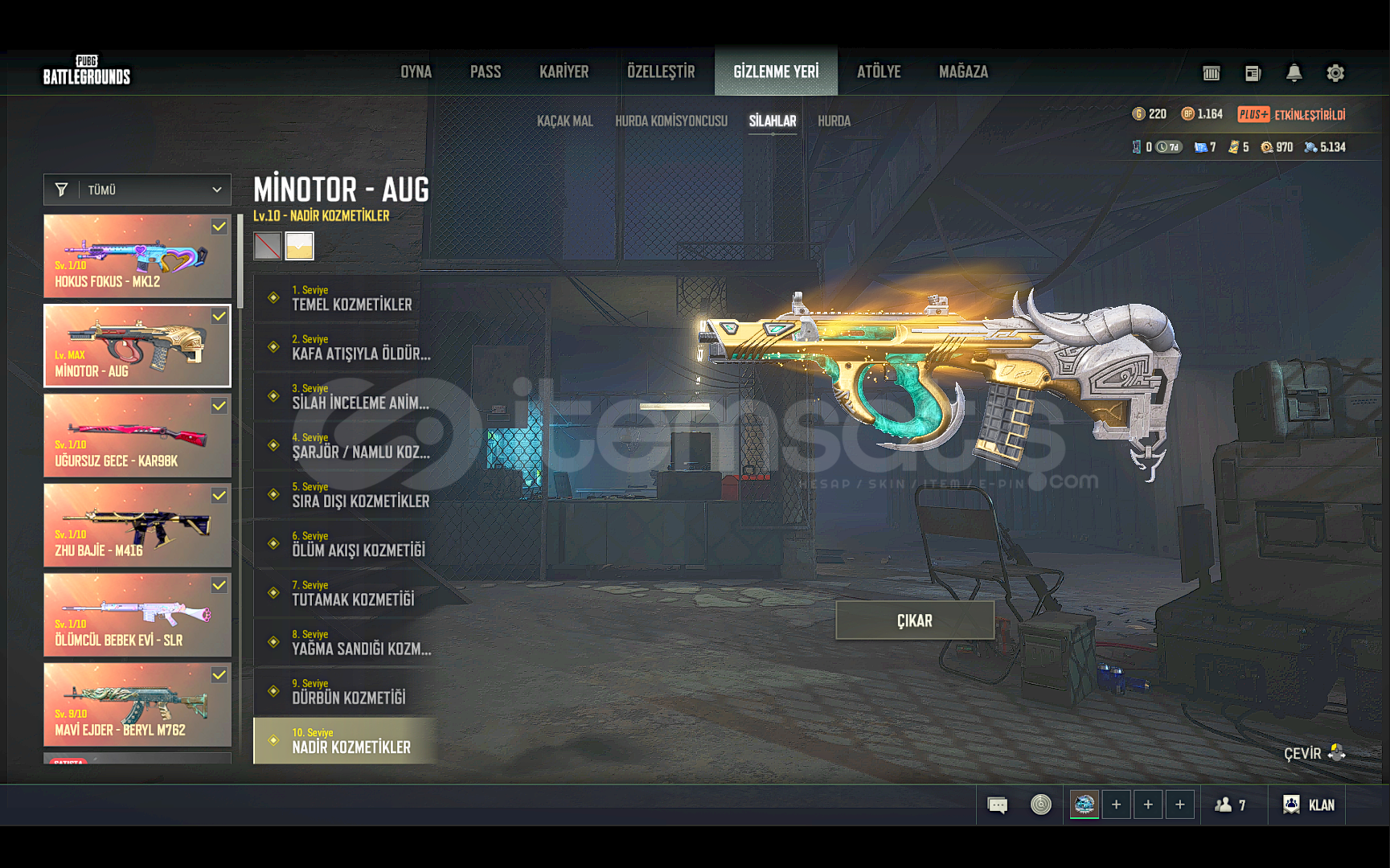
Task: Switch to ÖZELLEŞTİR in the top menu
Action: (x=661, y=72)
